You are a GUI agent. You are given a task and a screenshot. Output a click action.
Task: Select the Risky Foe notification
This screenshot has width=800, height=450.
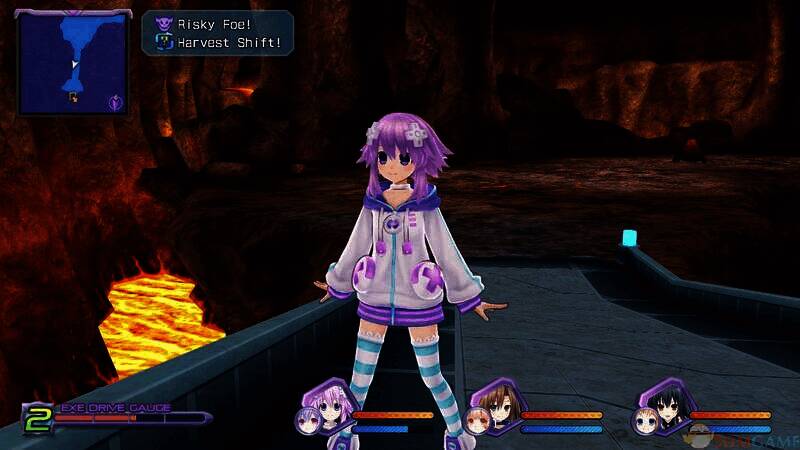(x=219, y=24)
